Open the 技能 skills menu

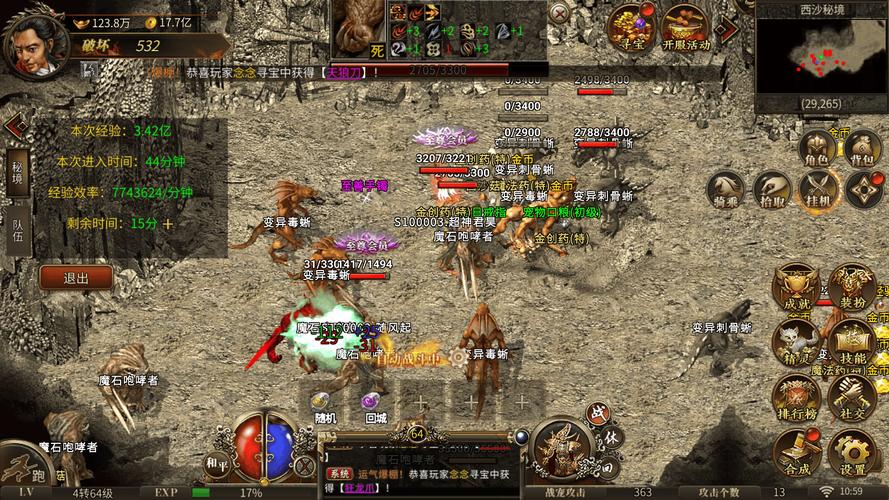853,343
